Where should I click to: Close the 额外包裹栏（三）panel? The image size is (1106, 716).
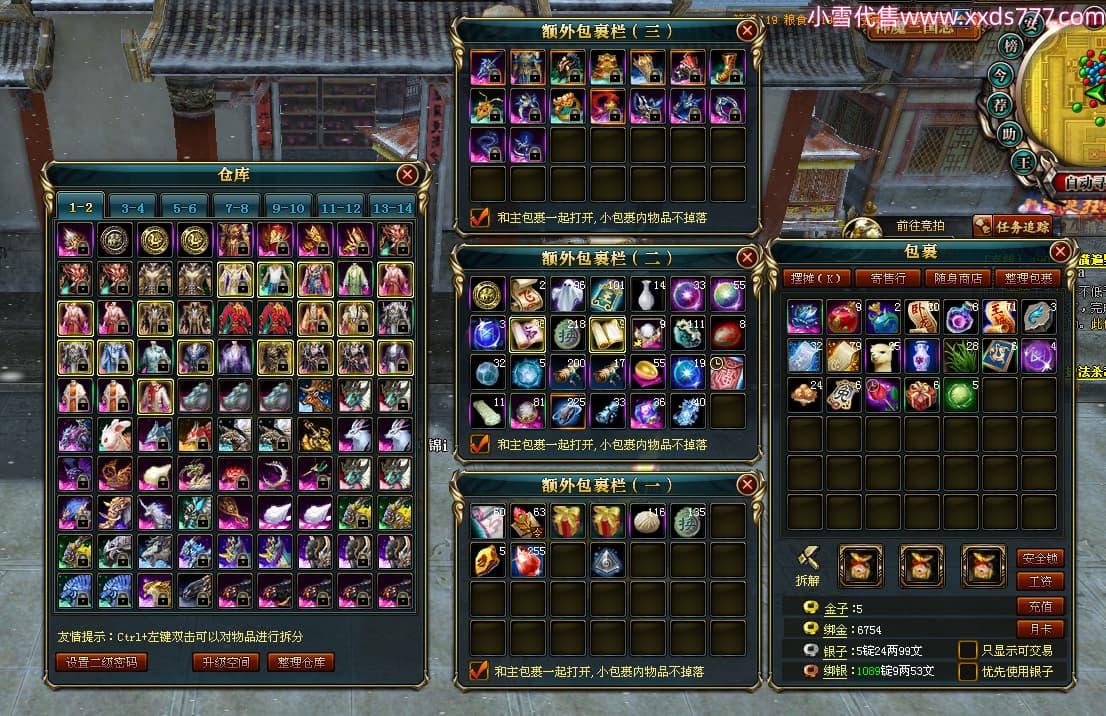[x=747, y=30]
